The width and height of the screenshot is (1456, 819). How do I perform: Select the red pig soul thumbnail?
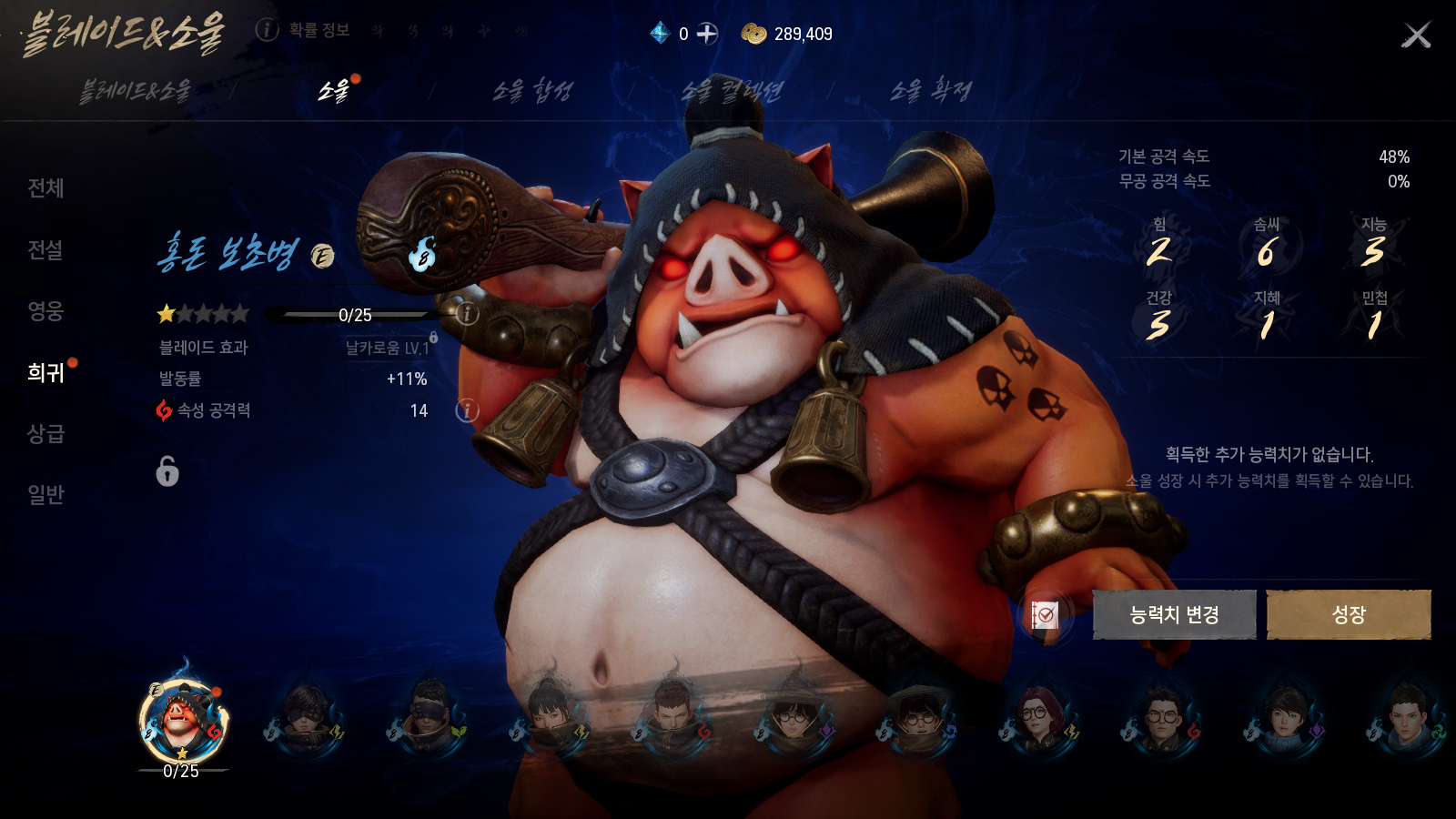(x=183, y=721)
